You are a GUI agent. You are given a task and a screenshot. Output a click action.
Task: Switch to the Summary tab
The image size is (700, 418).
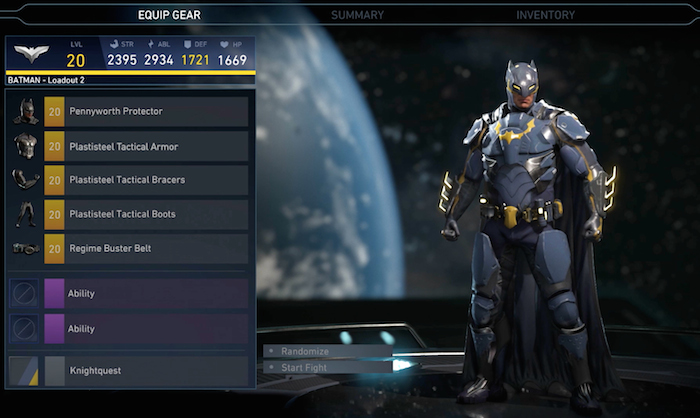pos(357,15)
